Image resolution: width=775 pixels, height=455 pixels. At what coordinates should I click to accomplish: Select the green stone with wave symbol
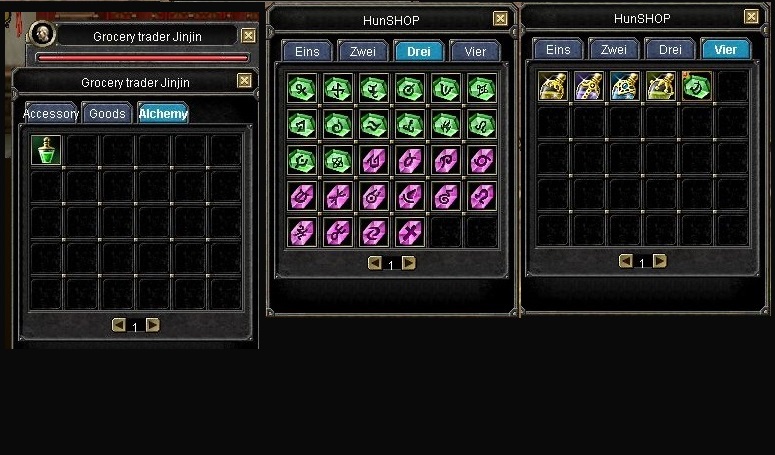[373, 124]
